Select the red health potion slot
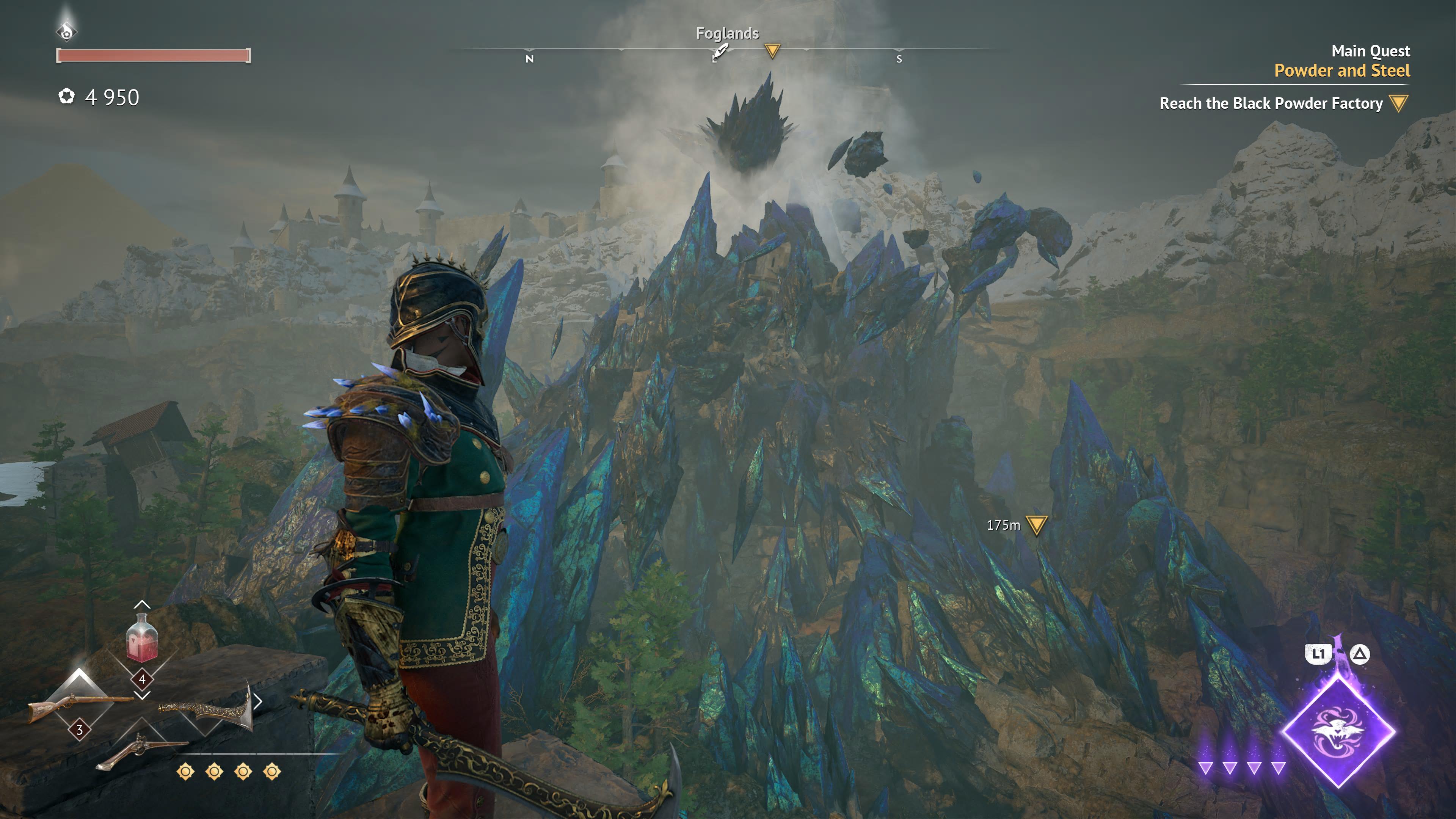This screenshot has height=819, width=1456. [x=141, y=639]
